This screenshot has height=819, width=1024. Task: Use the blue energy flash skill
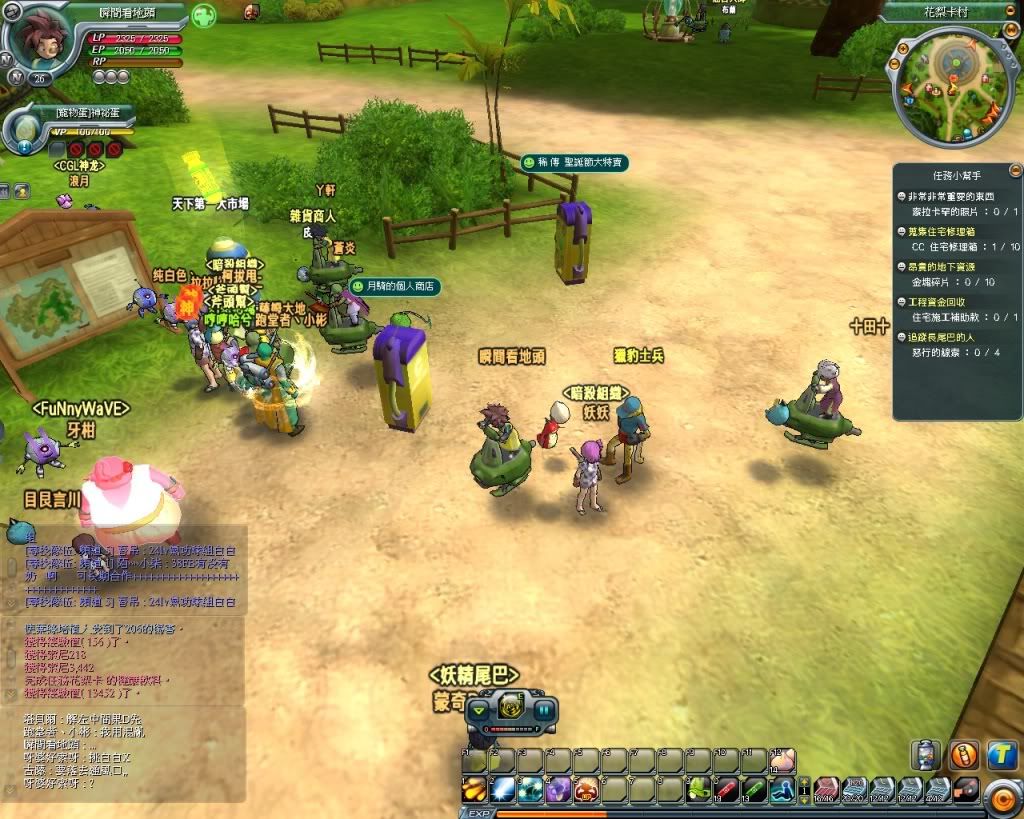coord(502,789)
